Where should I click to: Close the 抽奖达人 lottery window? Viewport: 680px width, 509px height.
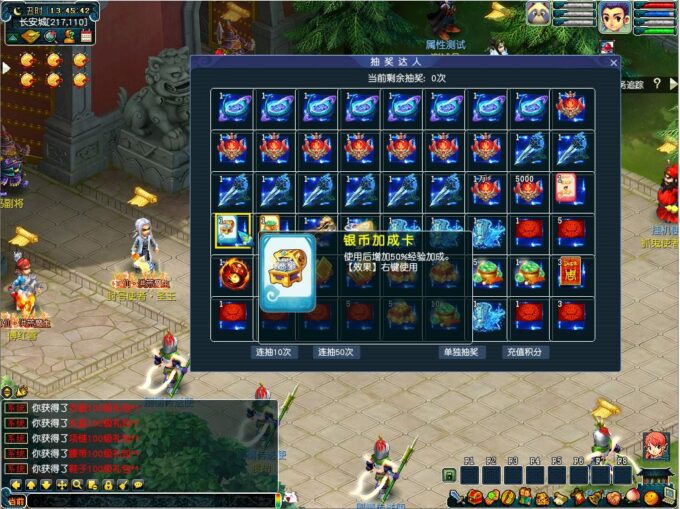click(614, 62)
